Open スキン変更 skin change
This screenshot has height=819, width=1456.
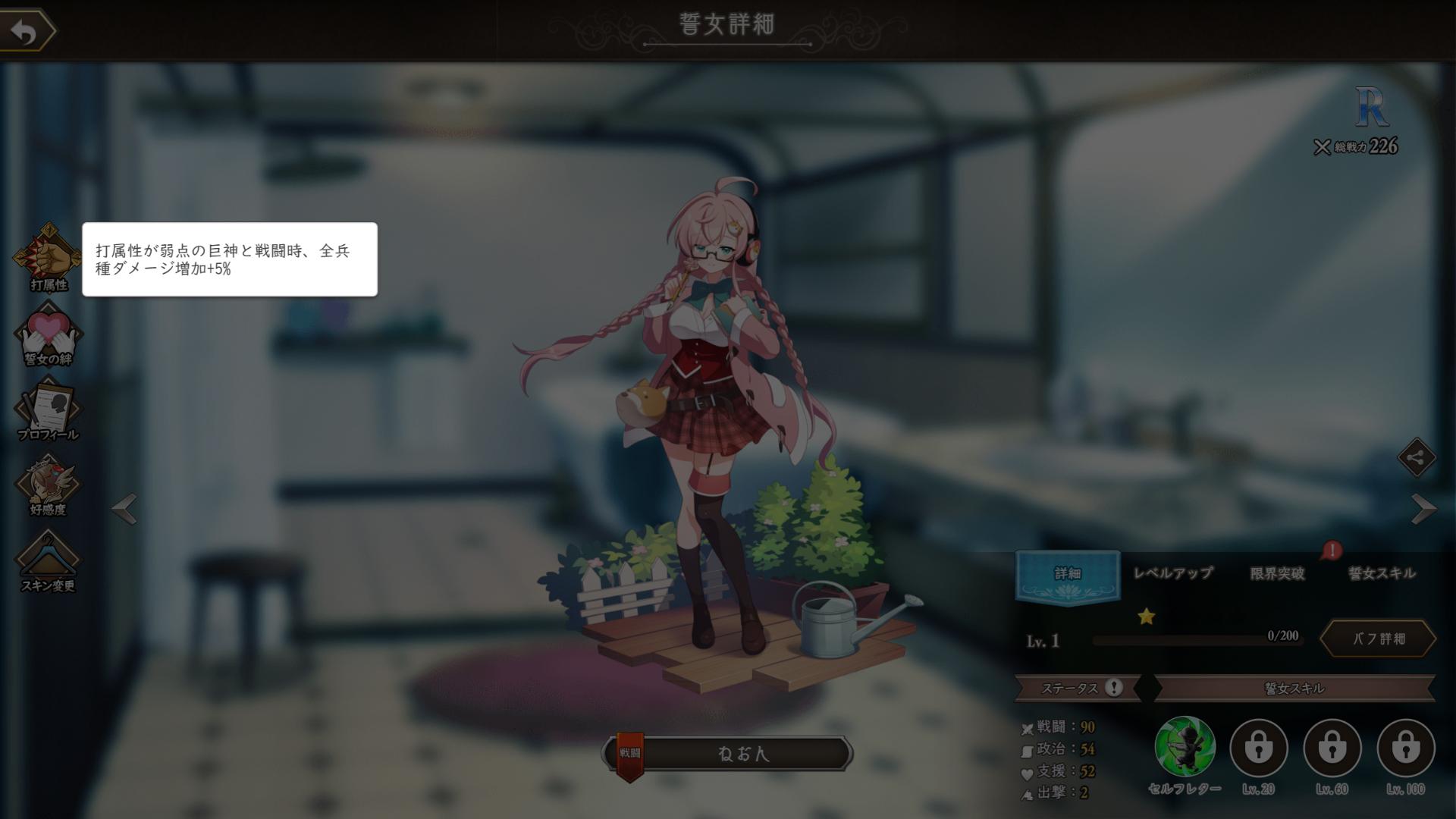point(48,560)
